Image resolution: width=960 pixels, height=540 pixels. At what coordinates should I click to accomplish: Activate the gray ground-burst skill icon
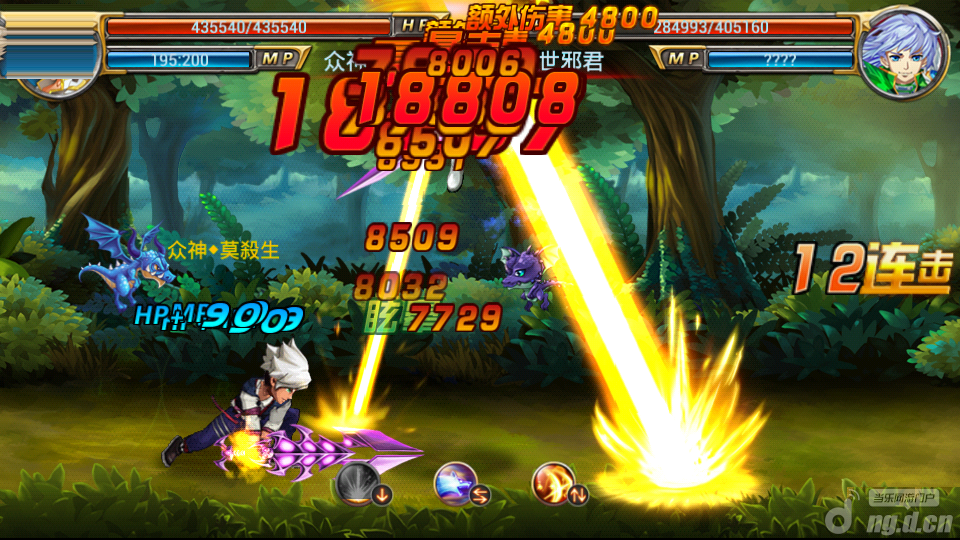click(x=360, y=485)
